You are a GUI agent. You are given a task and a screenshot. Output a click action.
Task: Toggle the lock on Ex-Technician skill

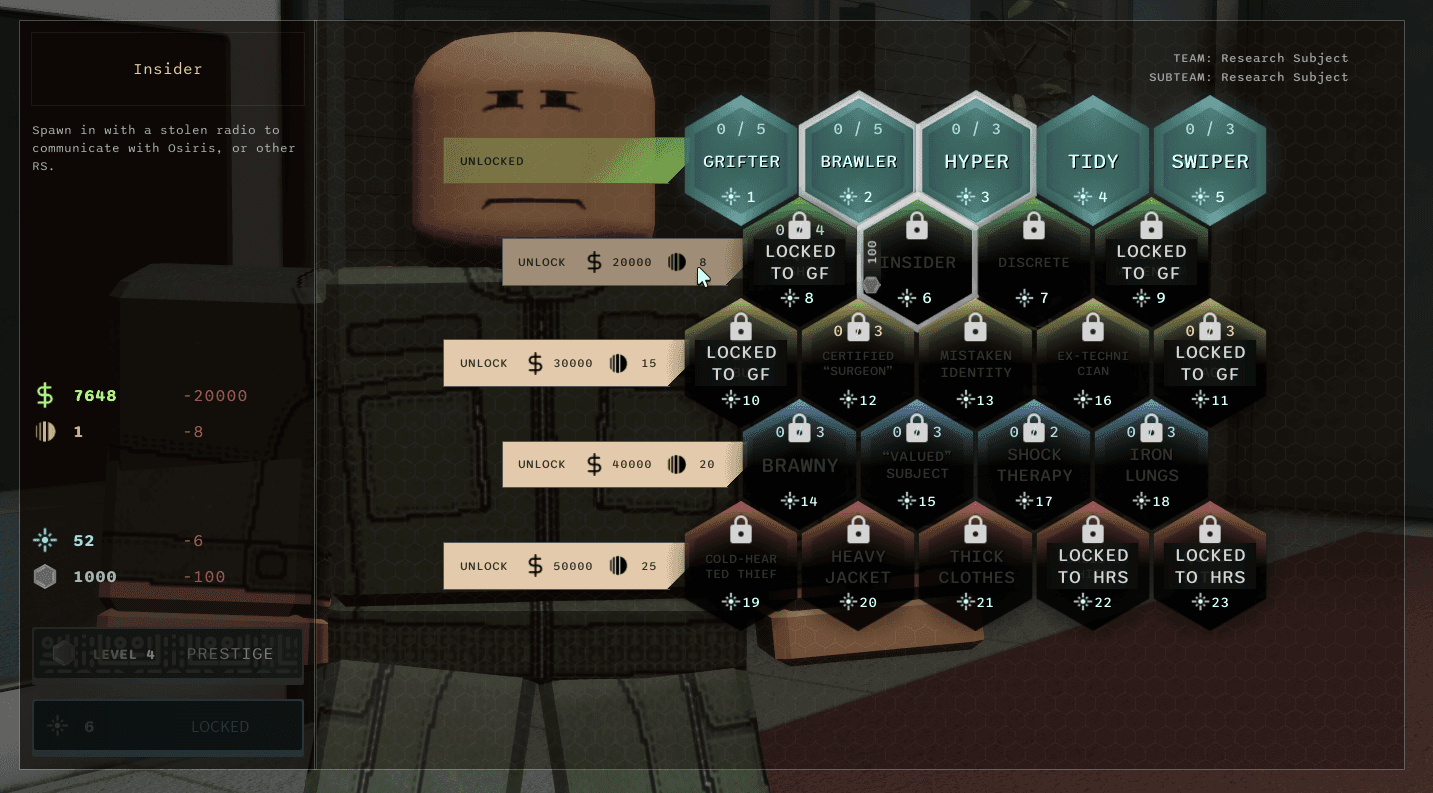tap(1093, 326)
